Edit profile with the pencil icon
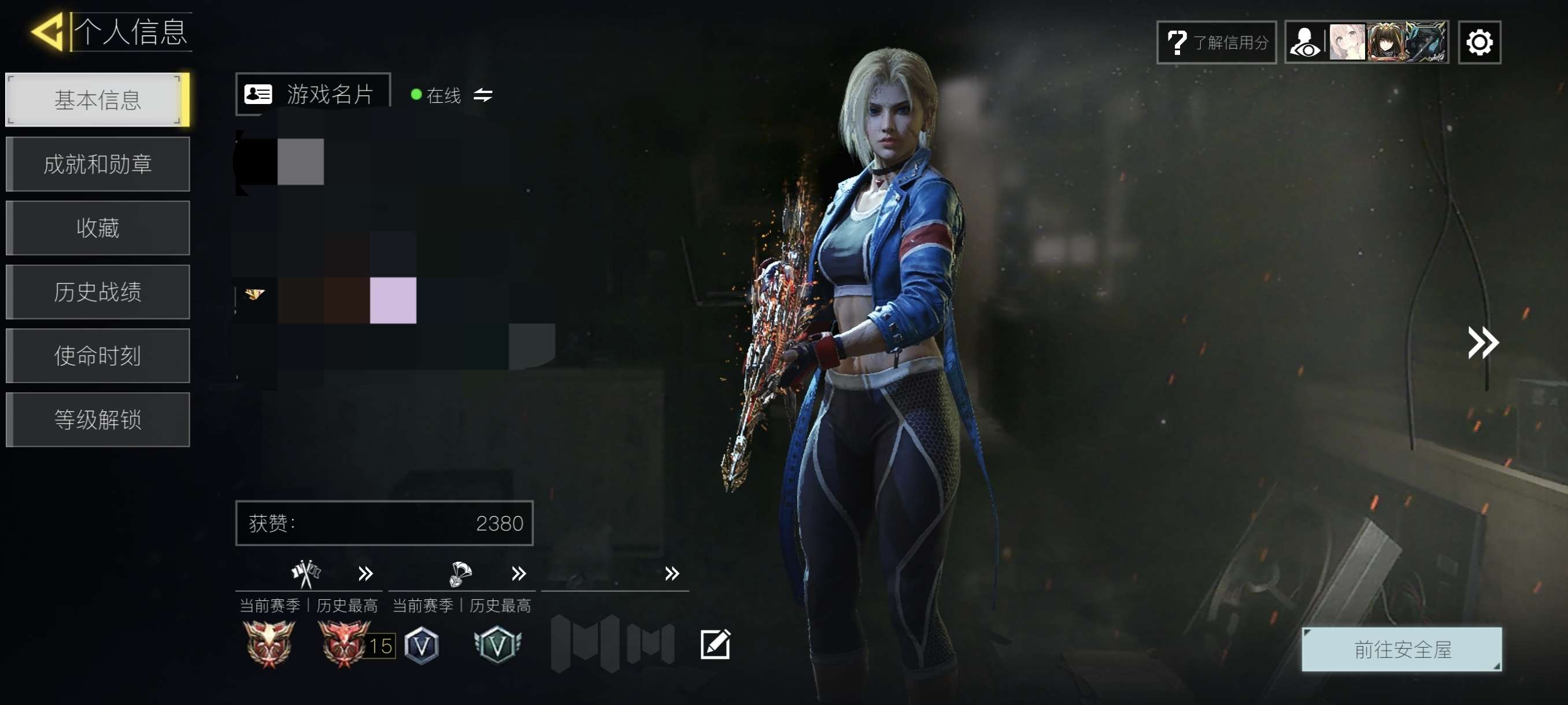The width and height of the screenshot is (1568, 705). [715, 644]
